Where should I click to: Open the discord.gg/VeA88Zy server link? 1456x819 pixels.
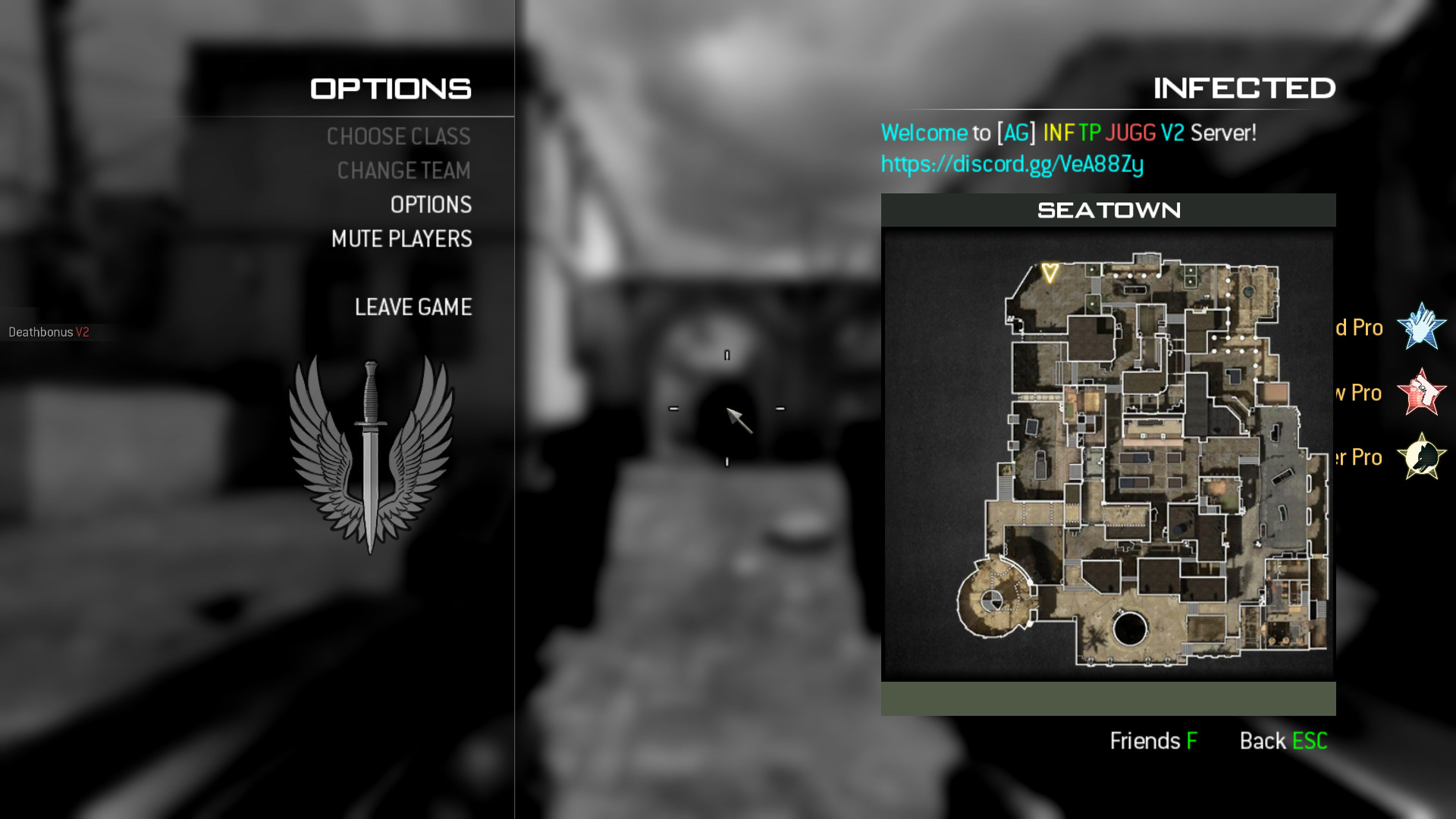point(1012,163)
